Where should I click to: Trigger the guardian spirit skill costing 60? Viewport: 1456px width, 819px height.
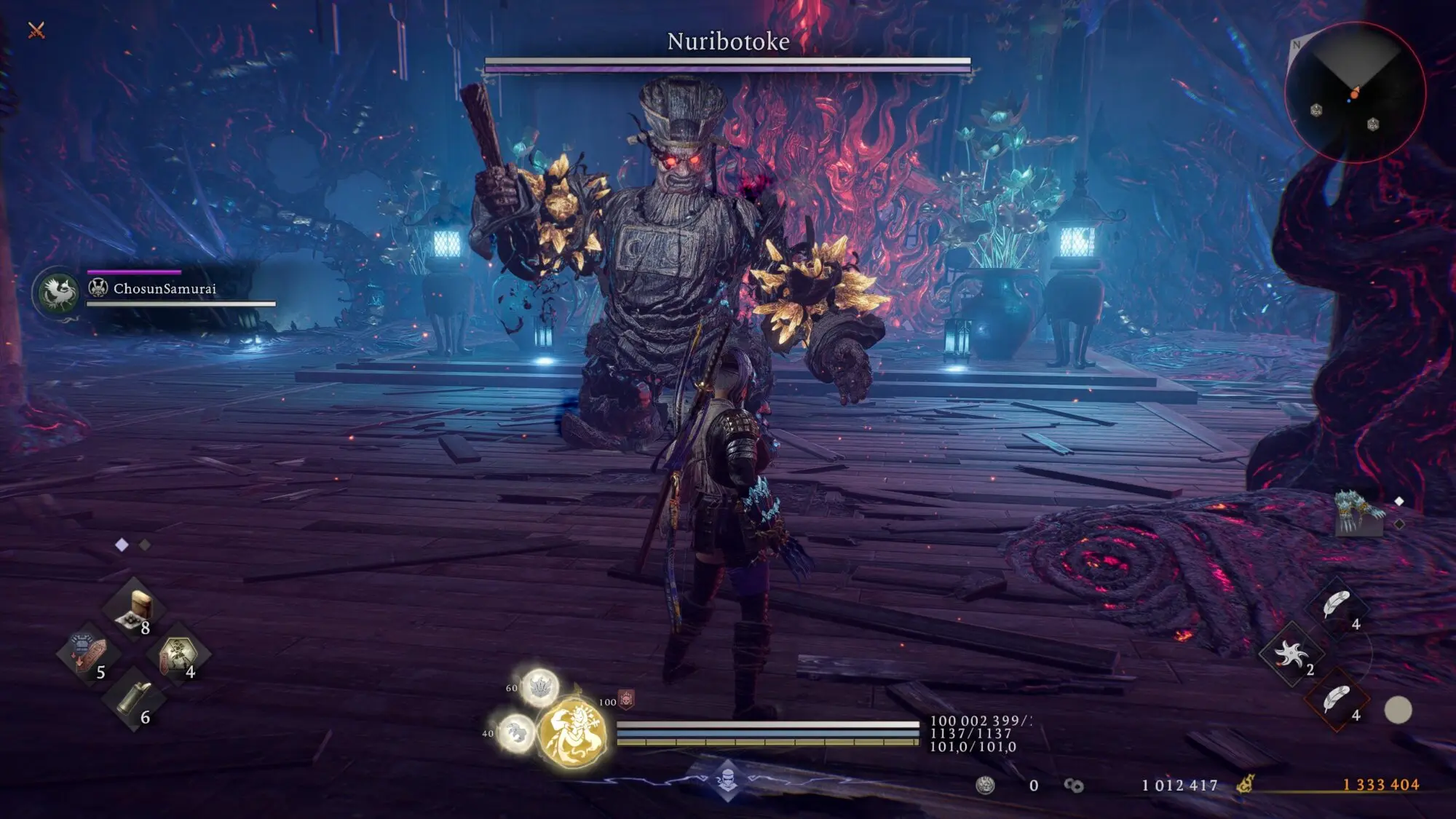pos(539,687)
